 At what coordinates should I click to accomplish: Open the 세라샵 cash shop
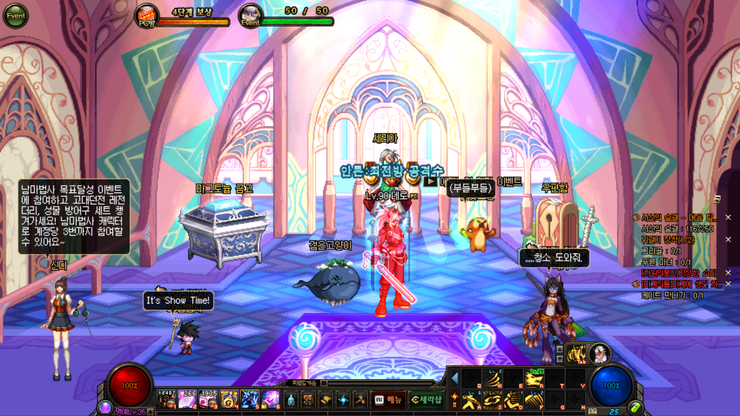point(426,400)
